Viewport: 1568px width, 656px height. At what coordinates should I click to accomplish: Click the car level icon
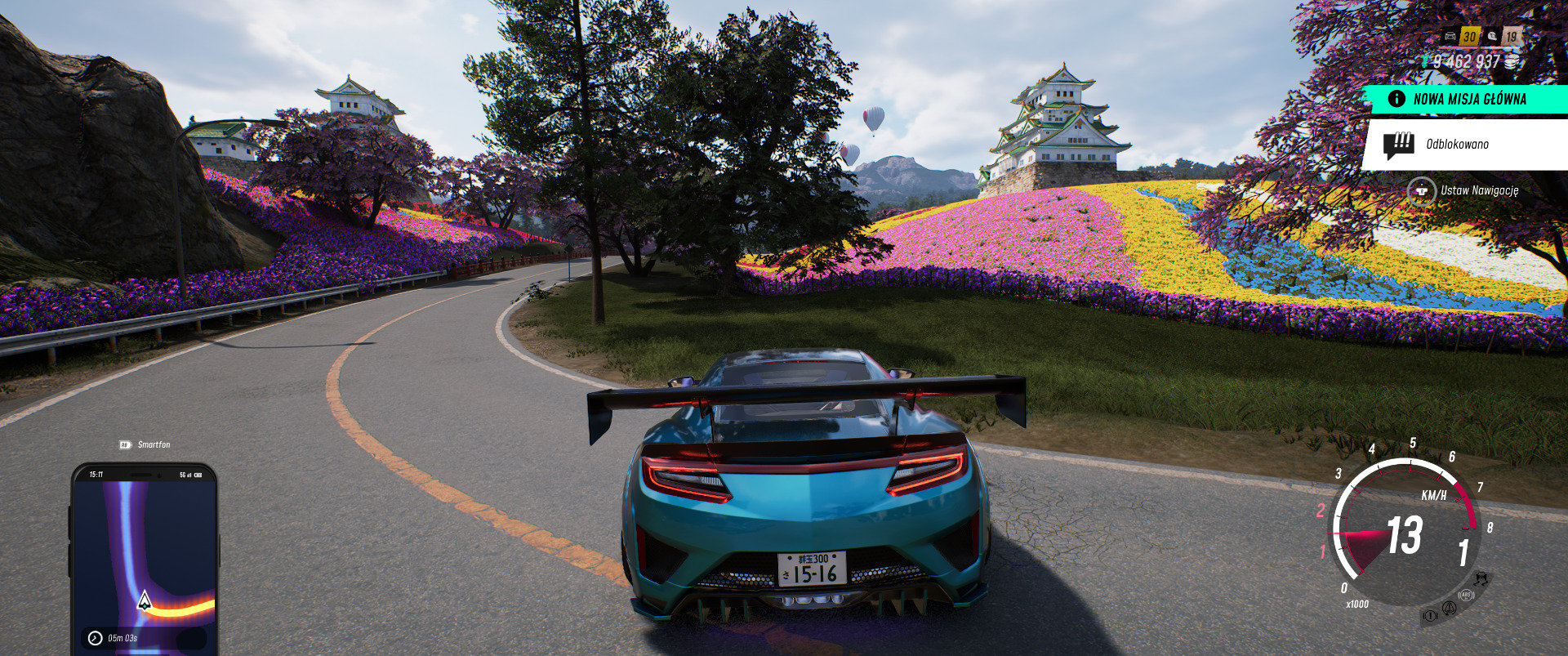click(x=1450, y=36)
